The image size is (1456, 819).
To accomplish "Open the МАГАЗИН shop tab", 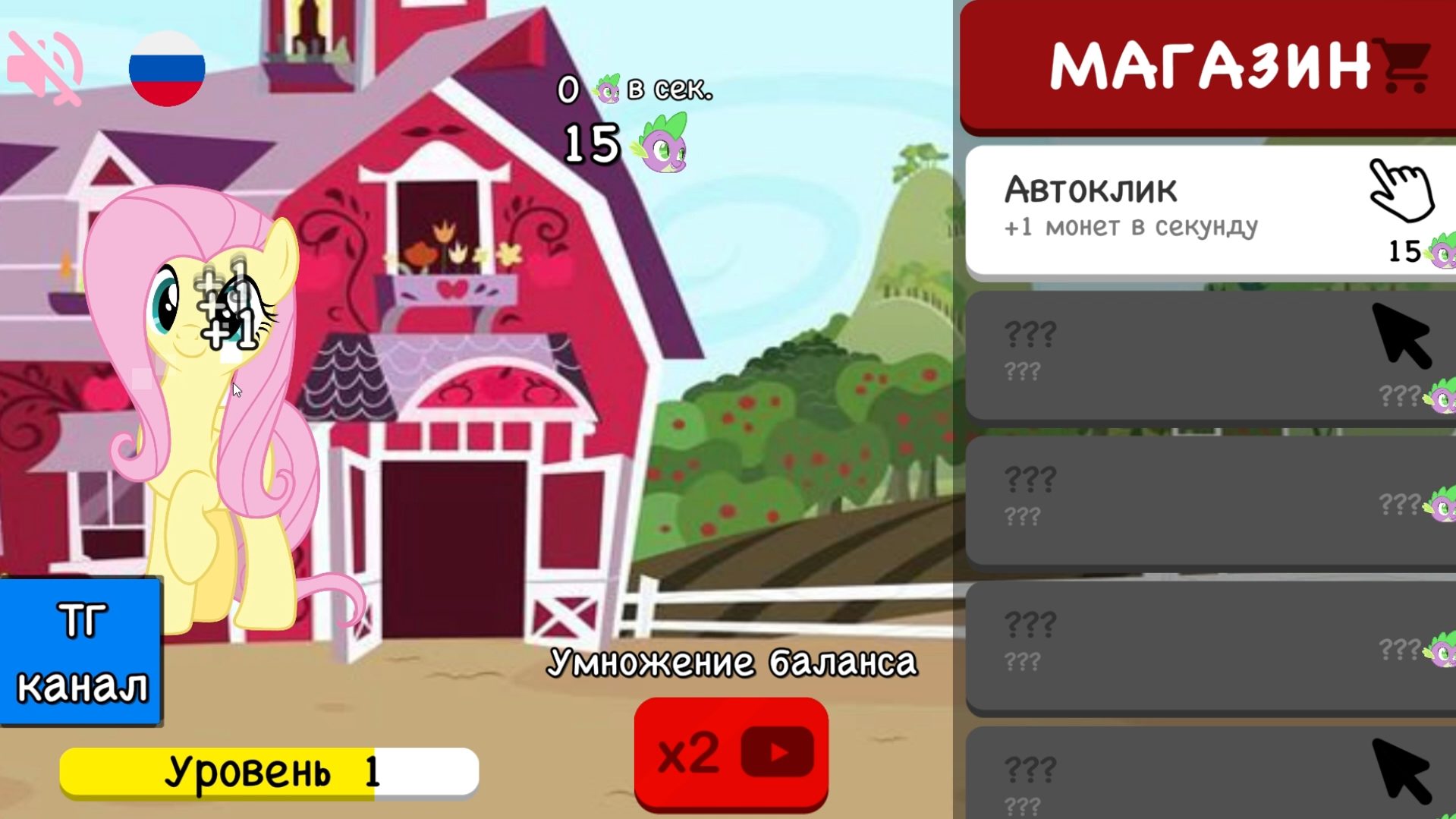I will (1206, 64).
